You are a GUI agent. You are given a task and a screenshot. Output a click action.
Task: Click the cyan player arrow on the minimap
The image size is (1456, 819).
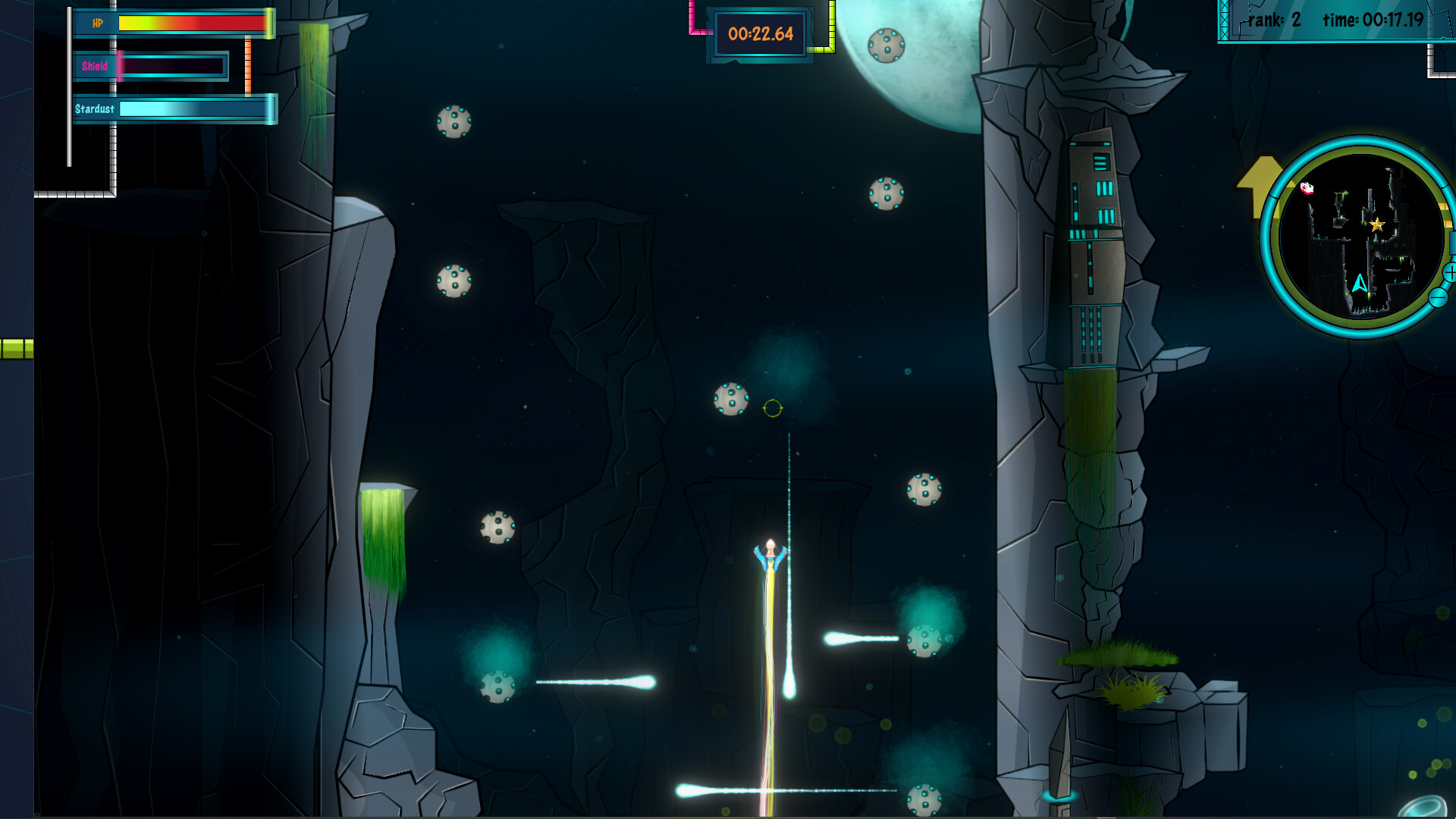(x=1360, y=284)
